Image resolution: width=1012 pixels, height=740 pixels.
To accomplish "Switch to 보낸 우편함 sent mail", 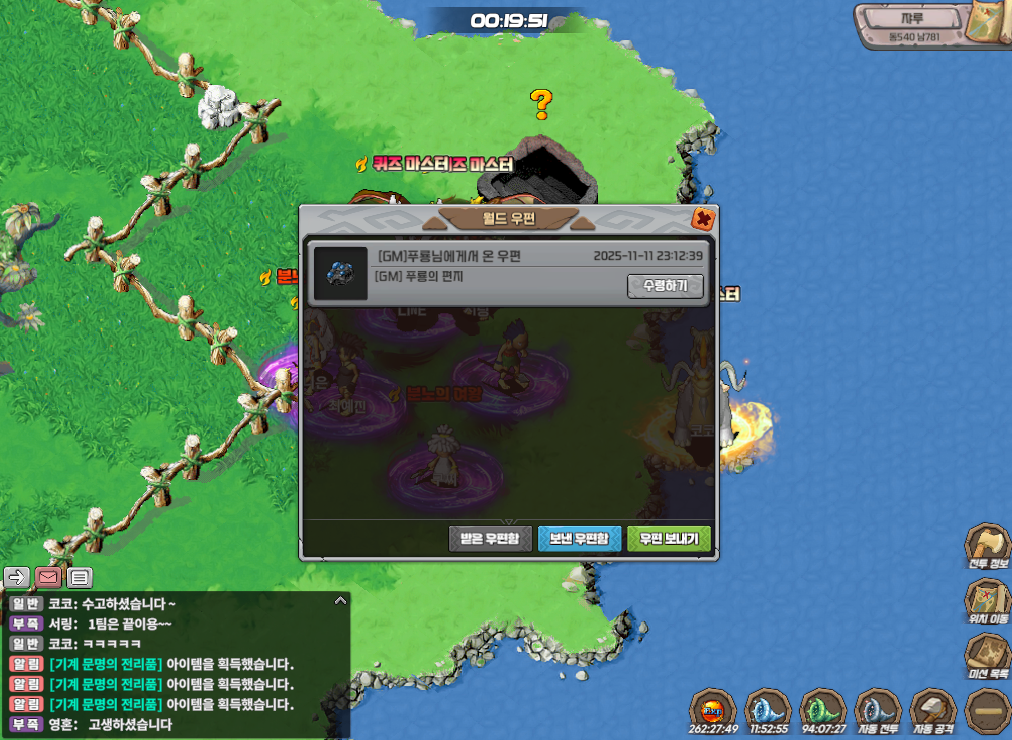I will [579, 539].
